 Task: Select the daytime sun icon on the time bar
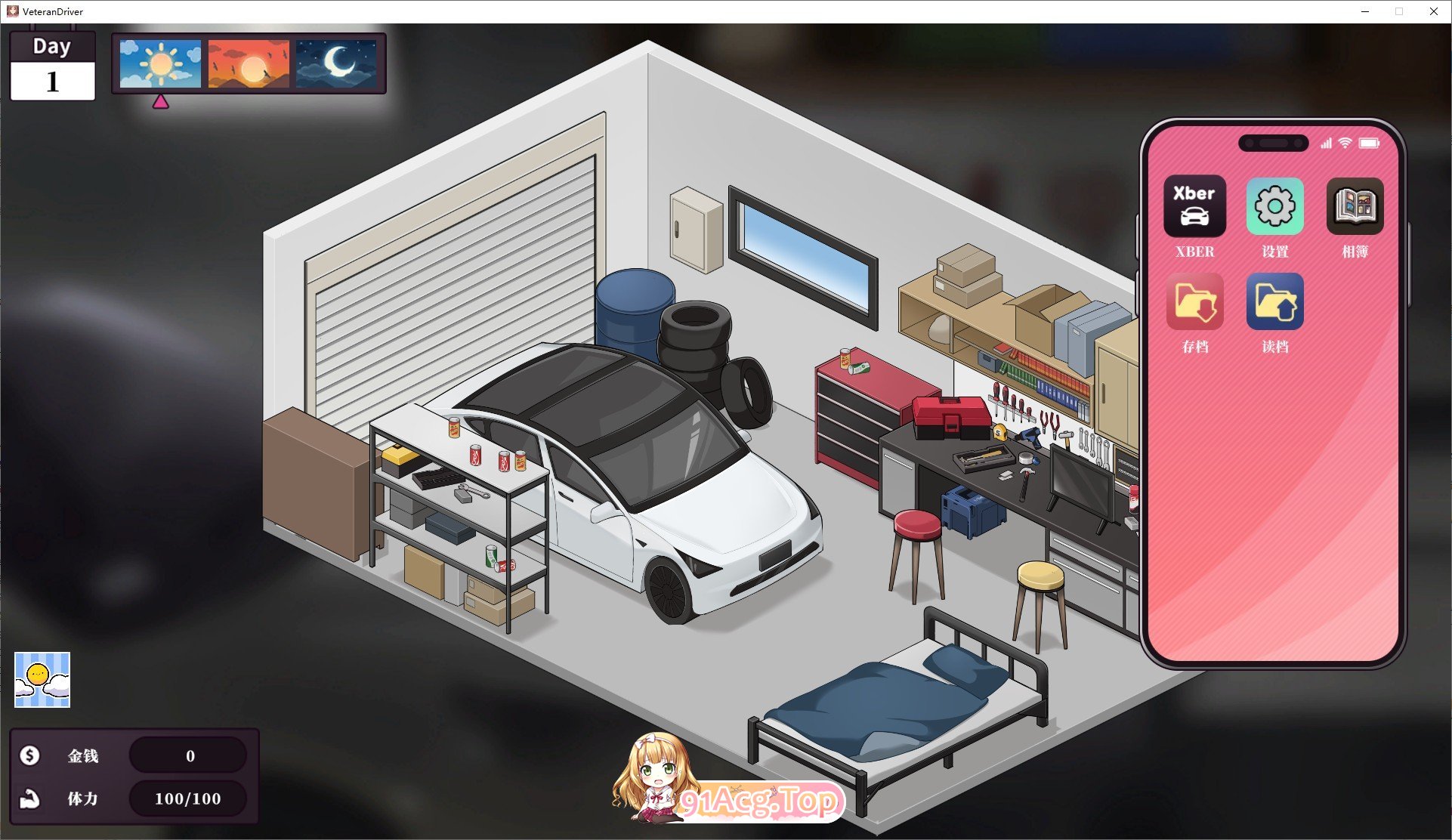[x=159, y=64]
